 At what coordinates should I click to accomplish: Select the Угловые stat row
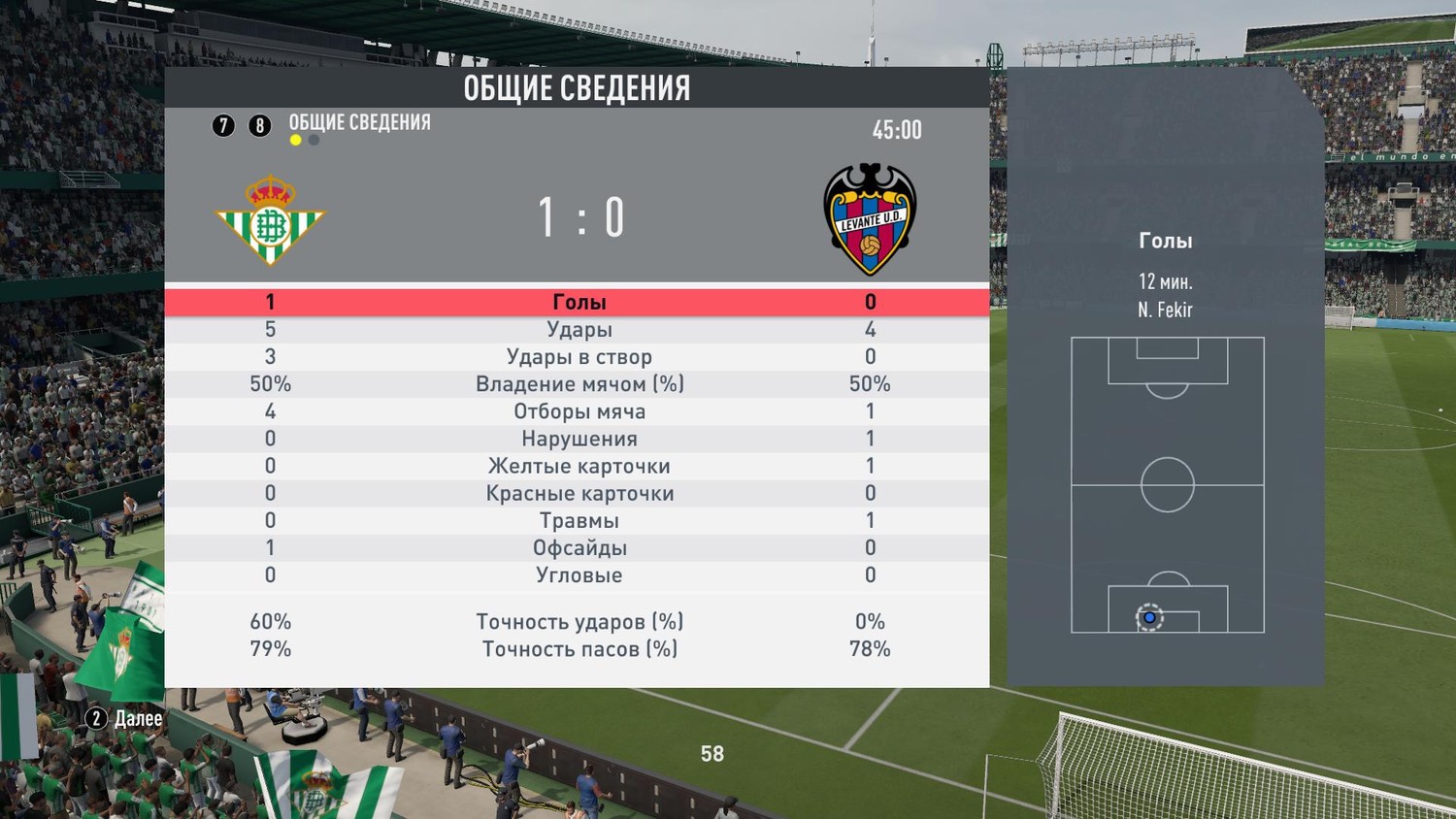click(579, 574)
